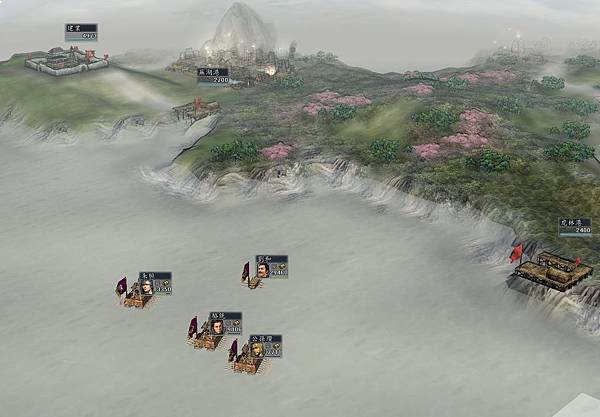Pick the 駱統 fleet unit portrait
The height and width of the screenshot is (417, 600).
(x=217, y=326)
